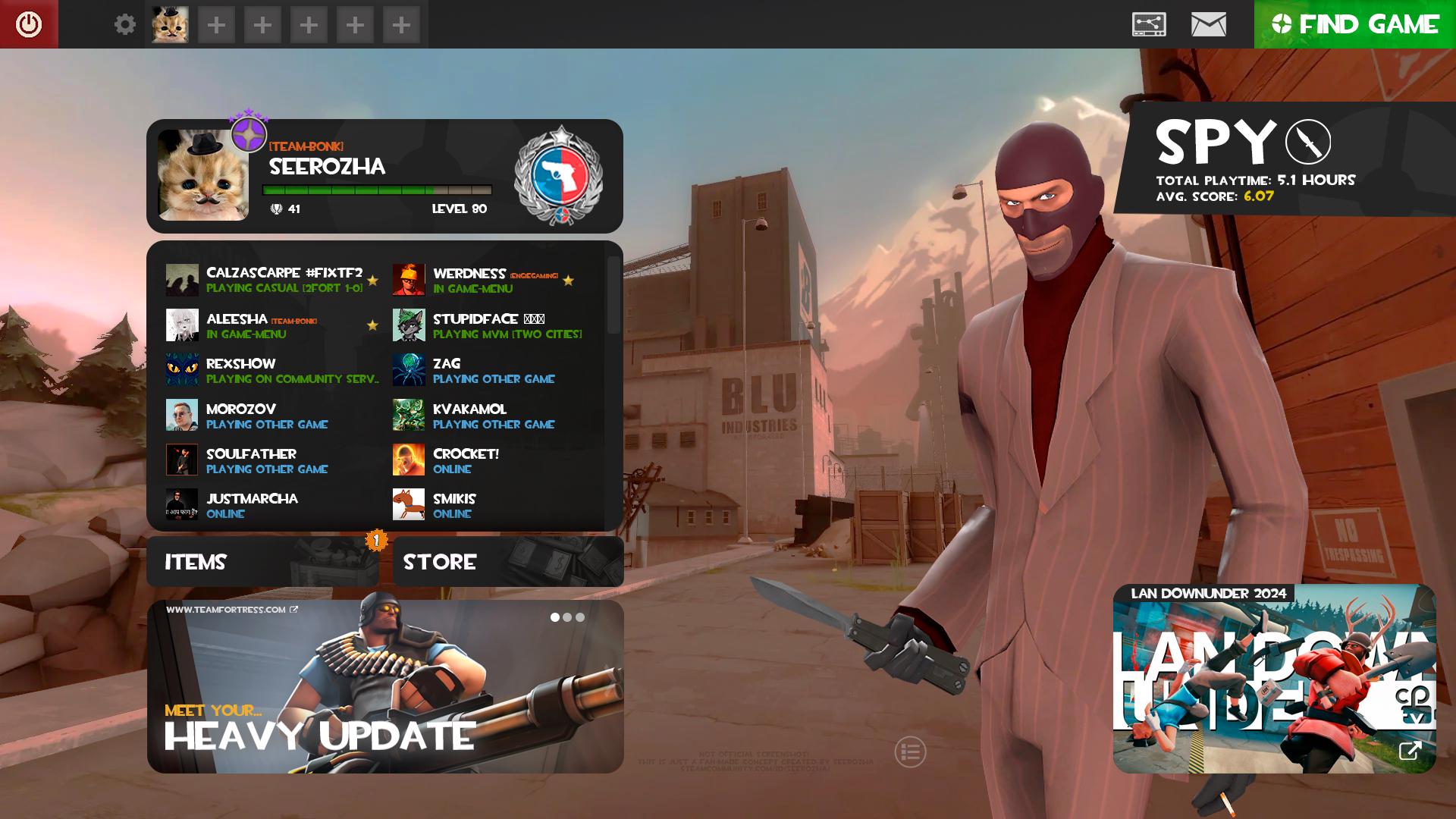Click the Level 80 XP progress bar

point(375,190)
